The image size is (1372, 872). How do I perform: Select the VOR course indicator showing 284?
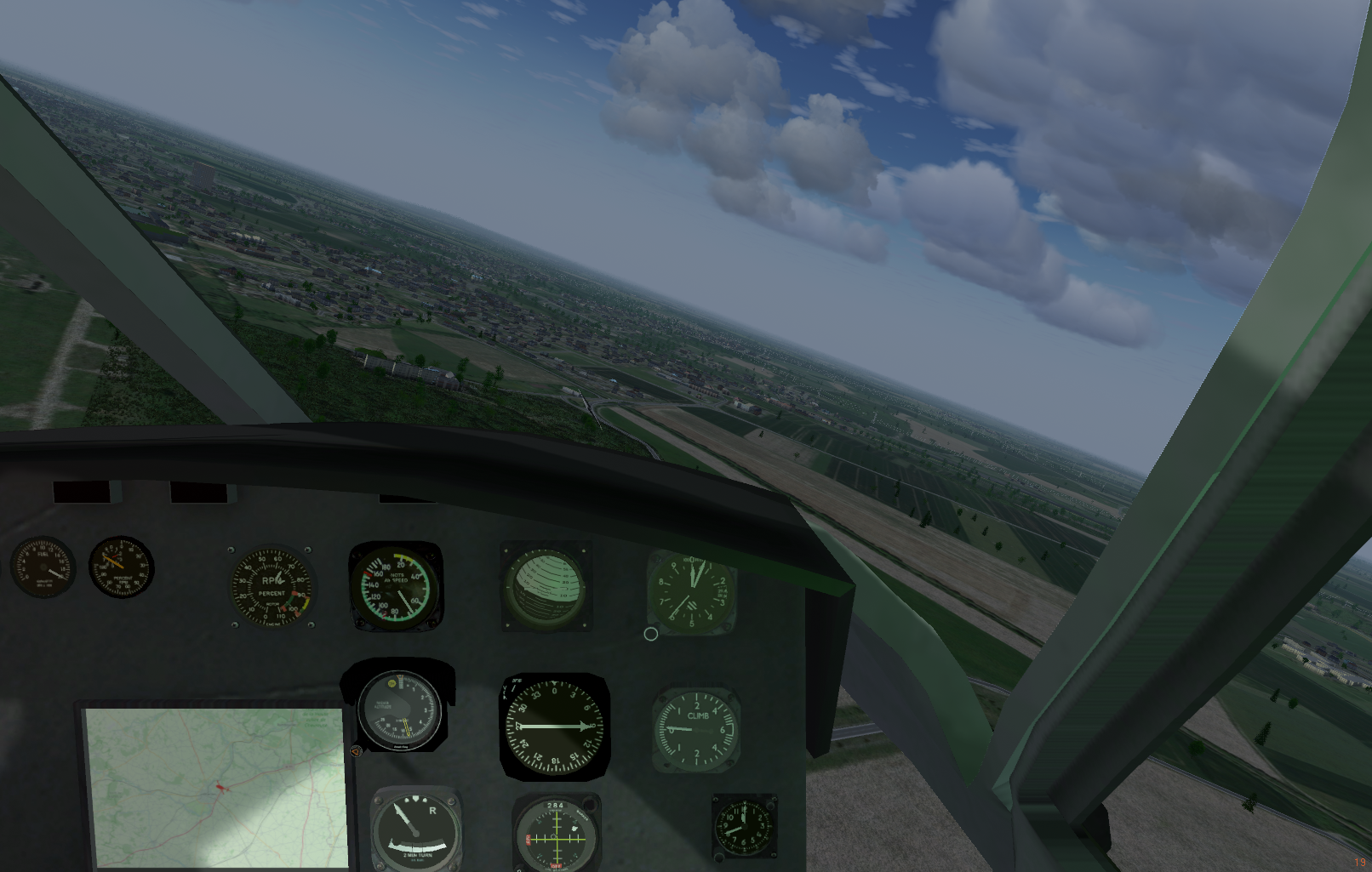pos(556,834)
